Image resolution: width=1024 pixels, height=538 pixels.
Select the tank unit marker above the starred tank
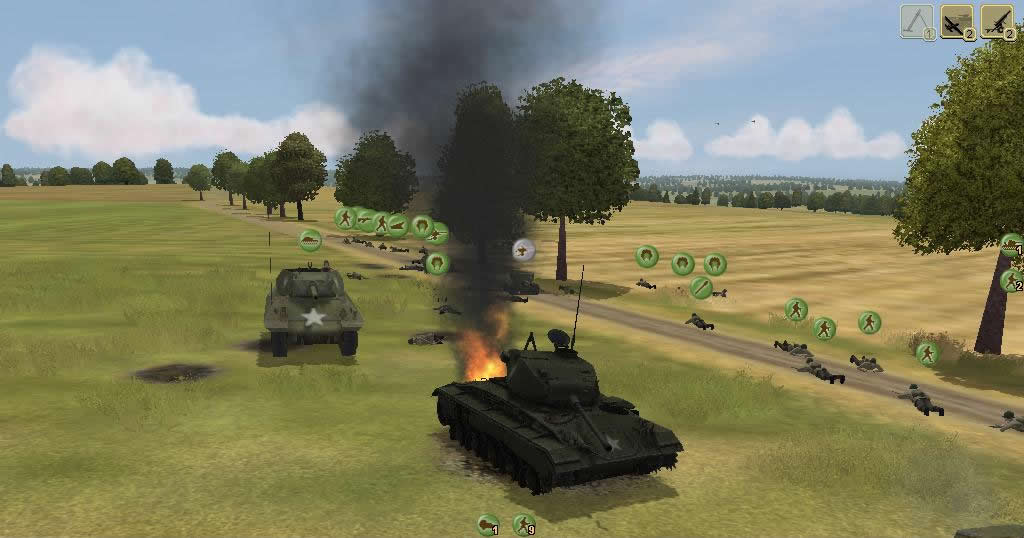pyautogui.click(x=311, y=240)
